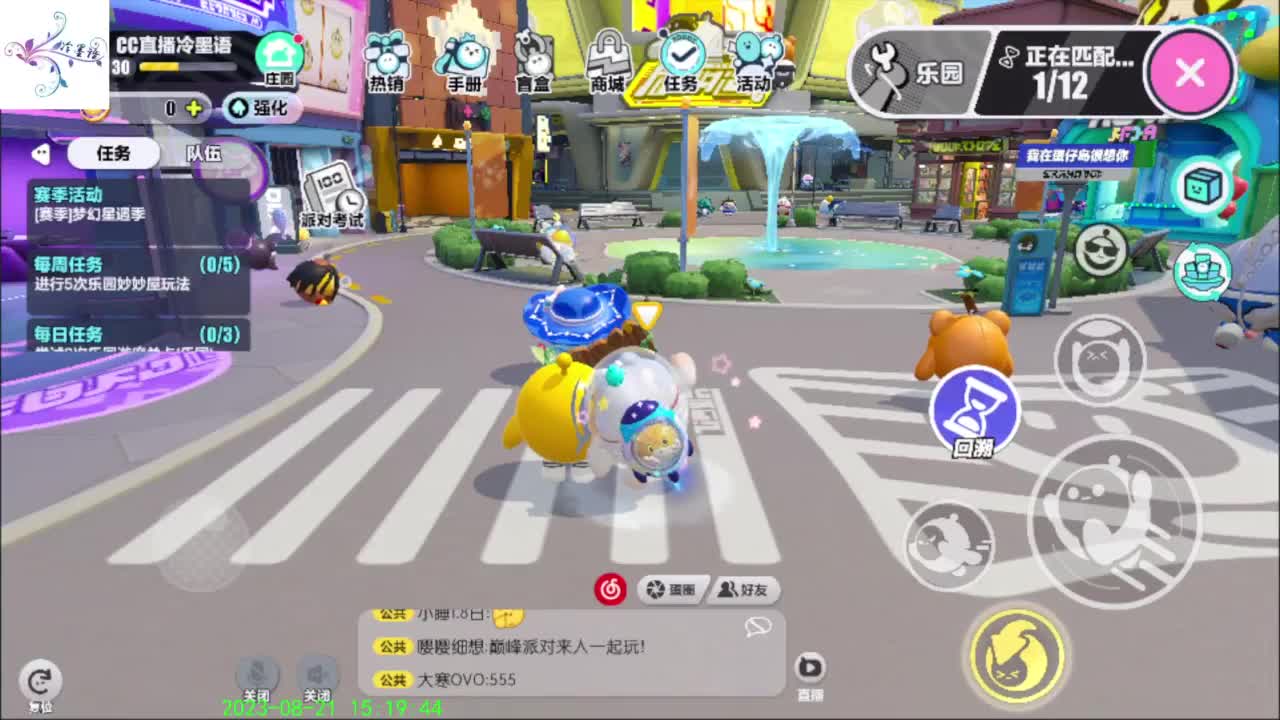Browse the 热销 hot sale items
The width and height of the screenshot is (1280, 720).
pos(388,60)
